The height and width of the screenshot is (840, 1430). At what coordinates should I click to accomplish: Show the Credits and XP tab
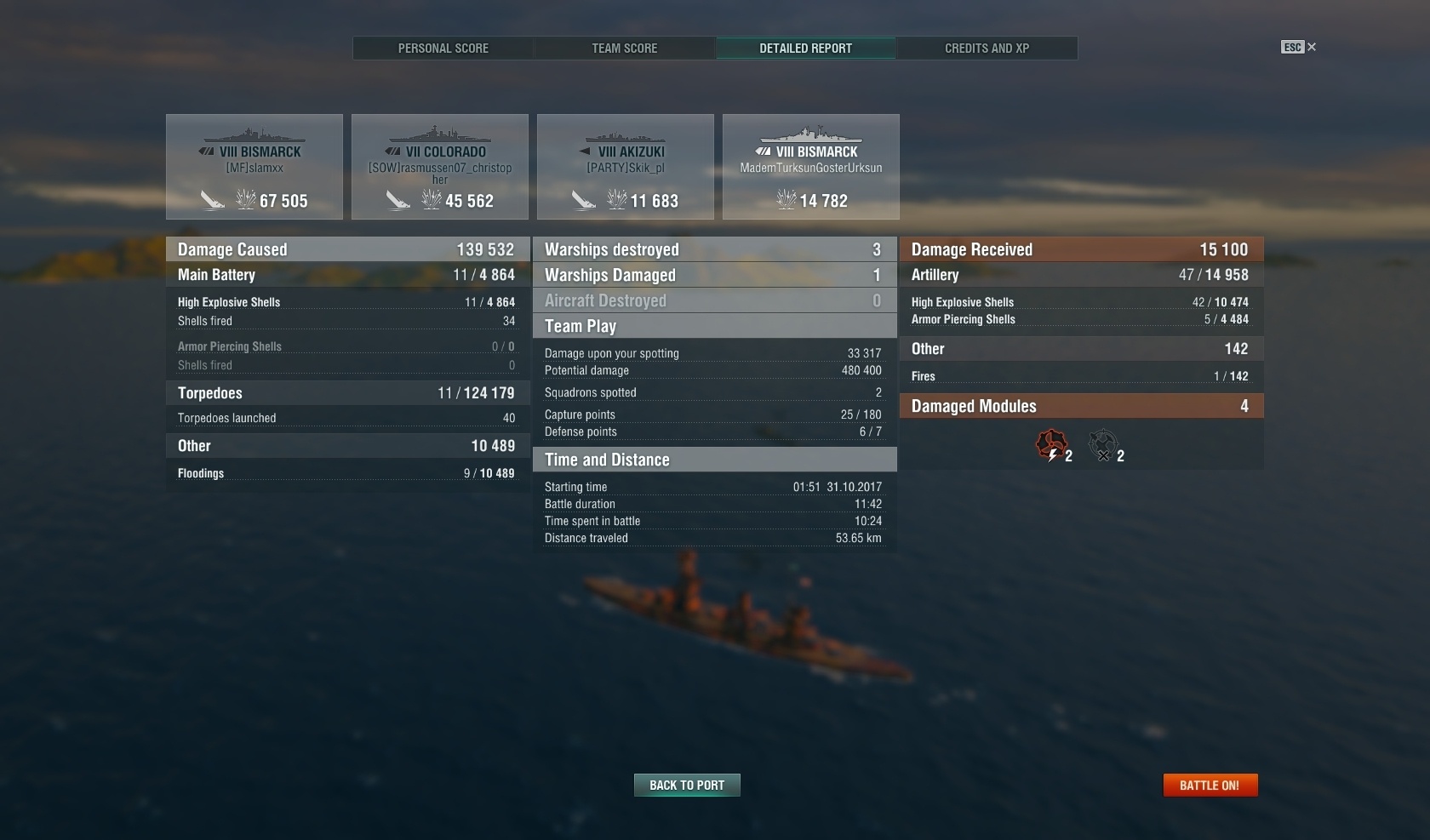coord(987,49)
